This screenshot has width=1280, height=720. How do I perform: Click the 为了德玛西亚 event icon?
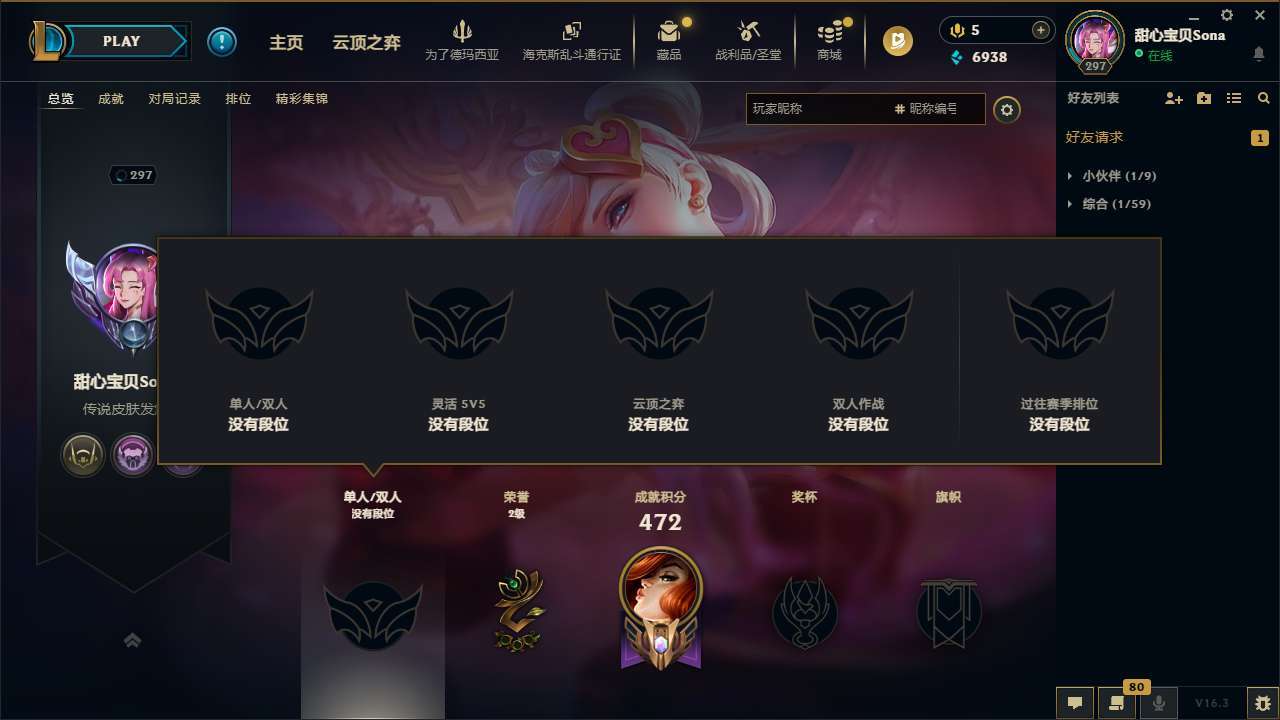click(461, 40)
